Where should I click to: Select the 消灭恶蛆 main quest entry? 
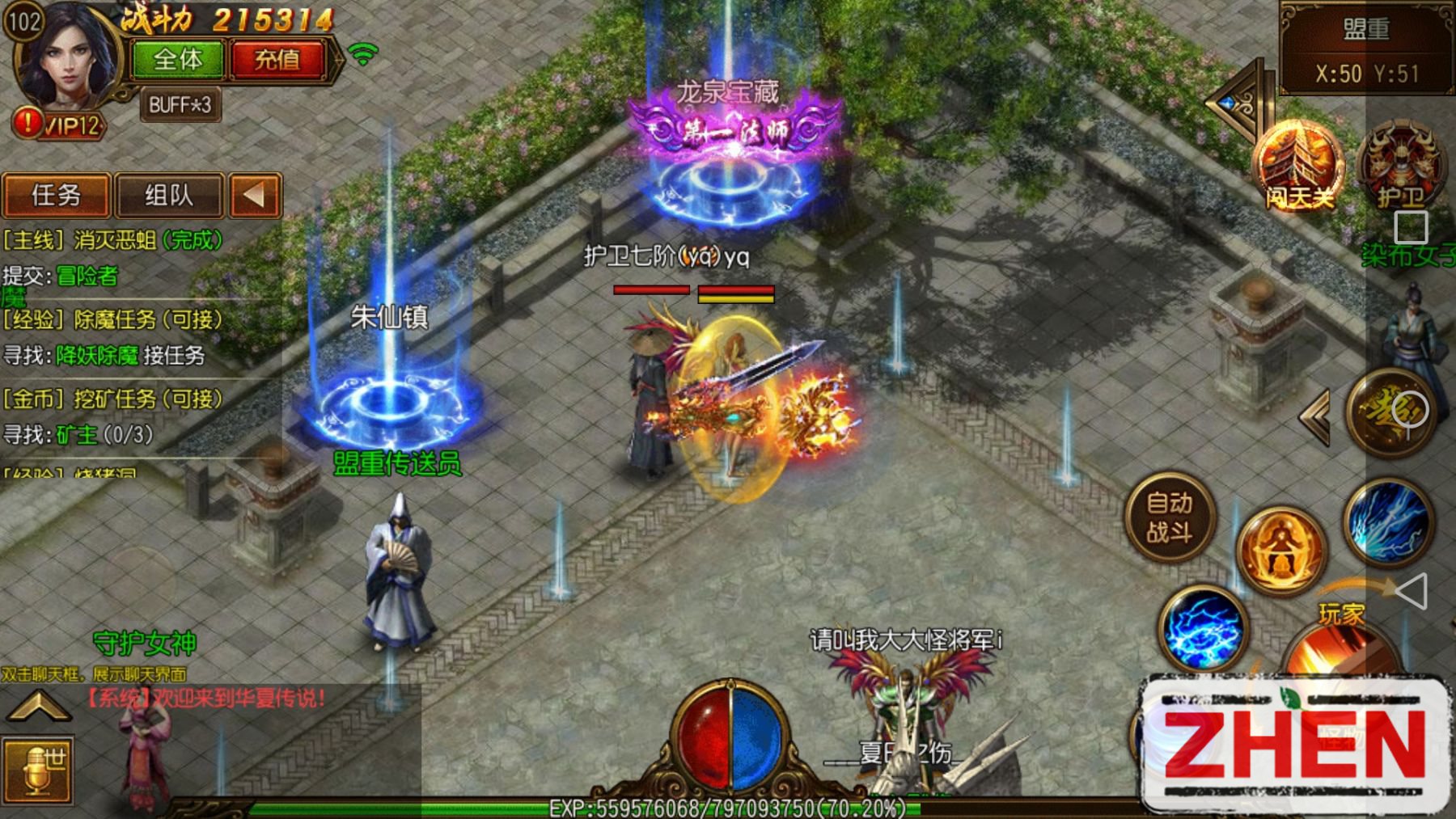click(113, 240)
